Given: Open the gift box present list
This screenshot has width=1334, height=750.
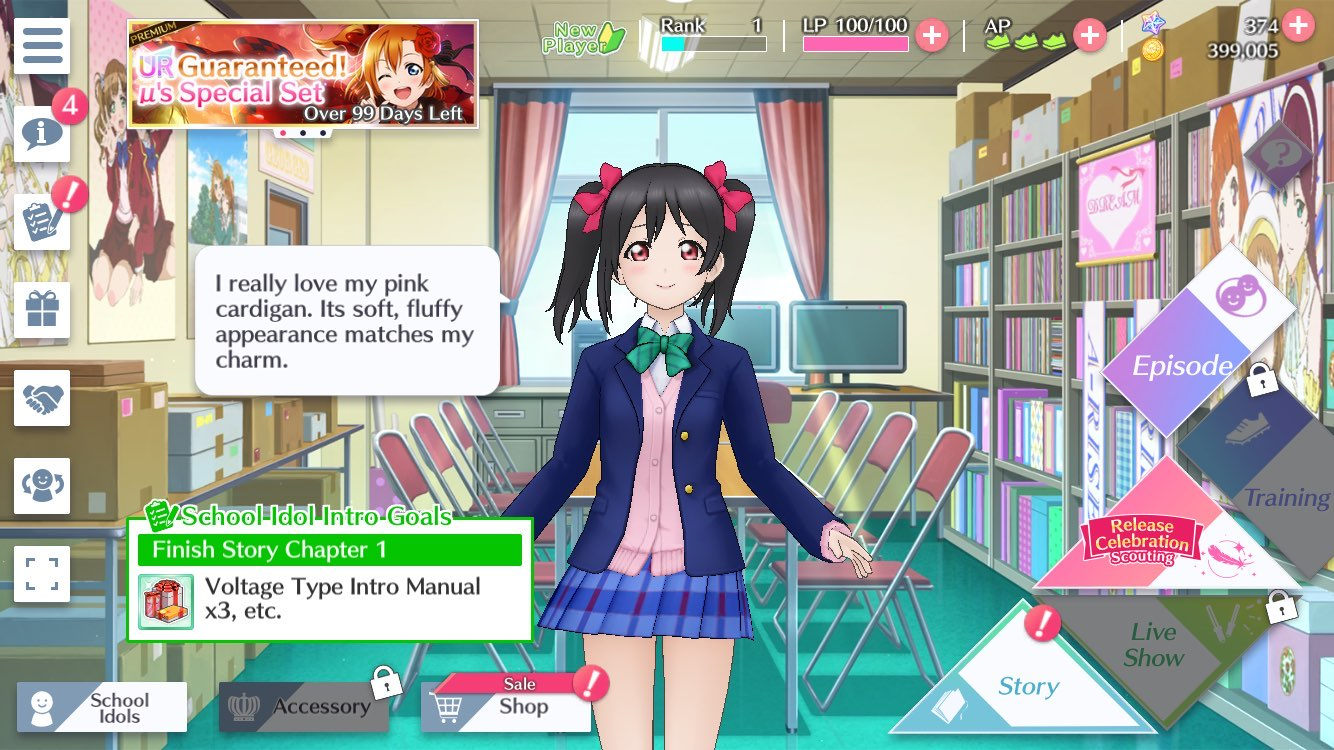Looking at the screenshot, I should coord(41,310).
